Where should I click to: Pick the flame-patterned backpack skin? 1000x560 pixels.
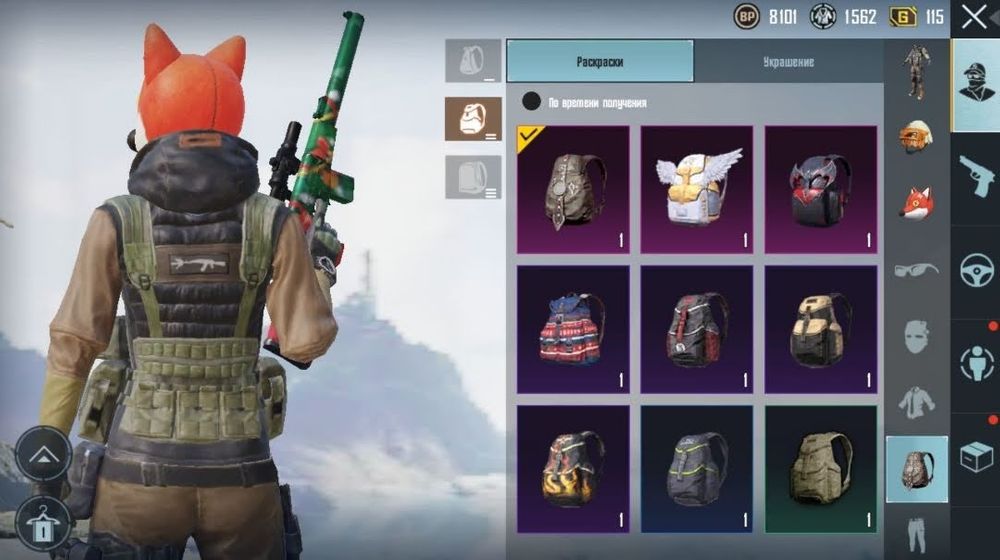(x=573, y=468)
